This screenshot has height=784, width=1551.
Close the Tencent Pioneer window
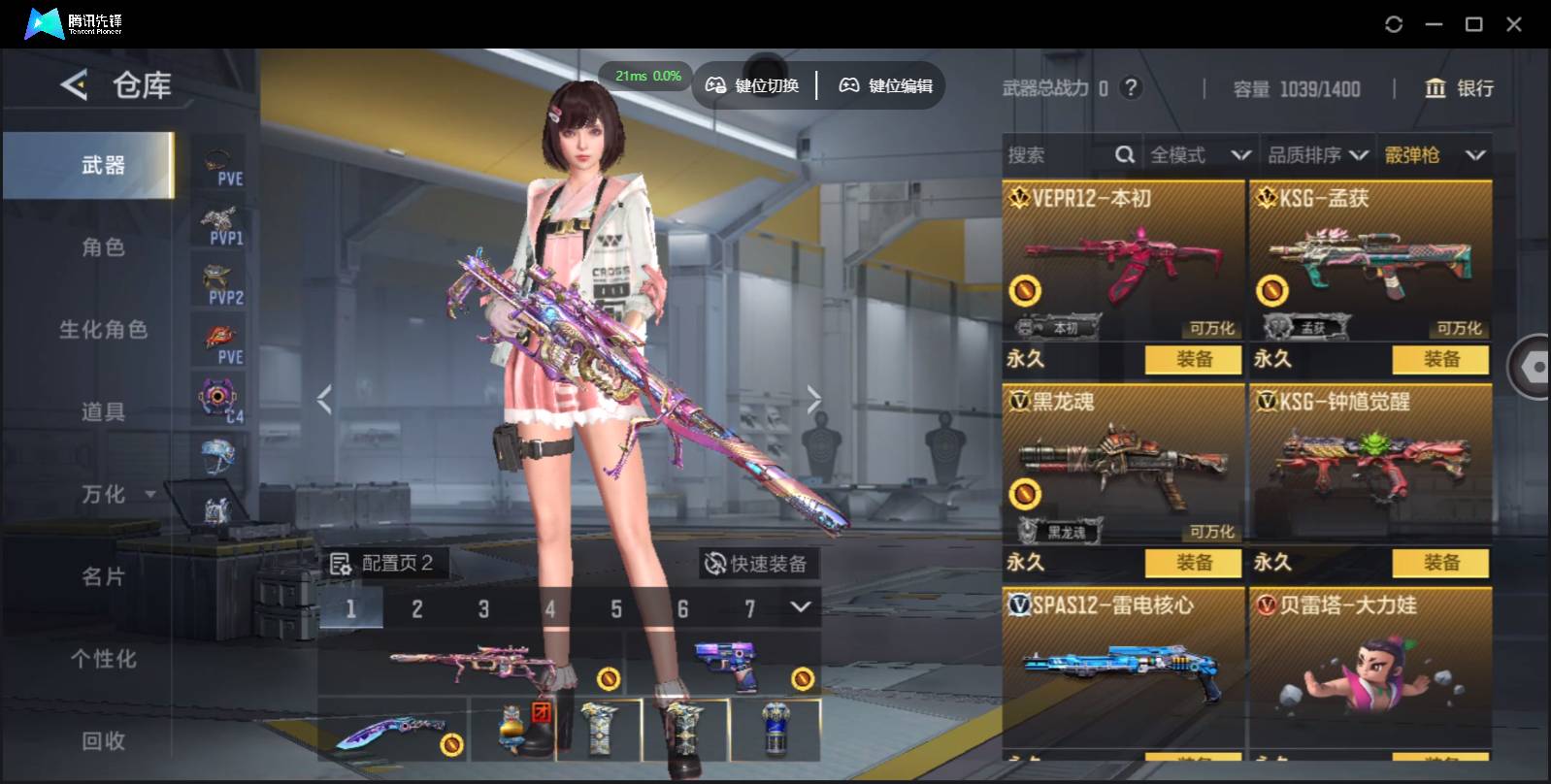point(1513,24)
